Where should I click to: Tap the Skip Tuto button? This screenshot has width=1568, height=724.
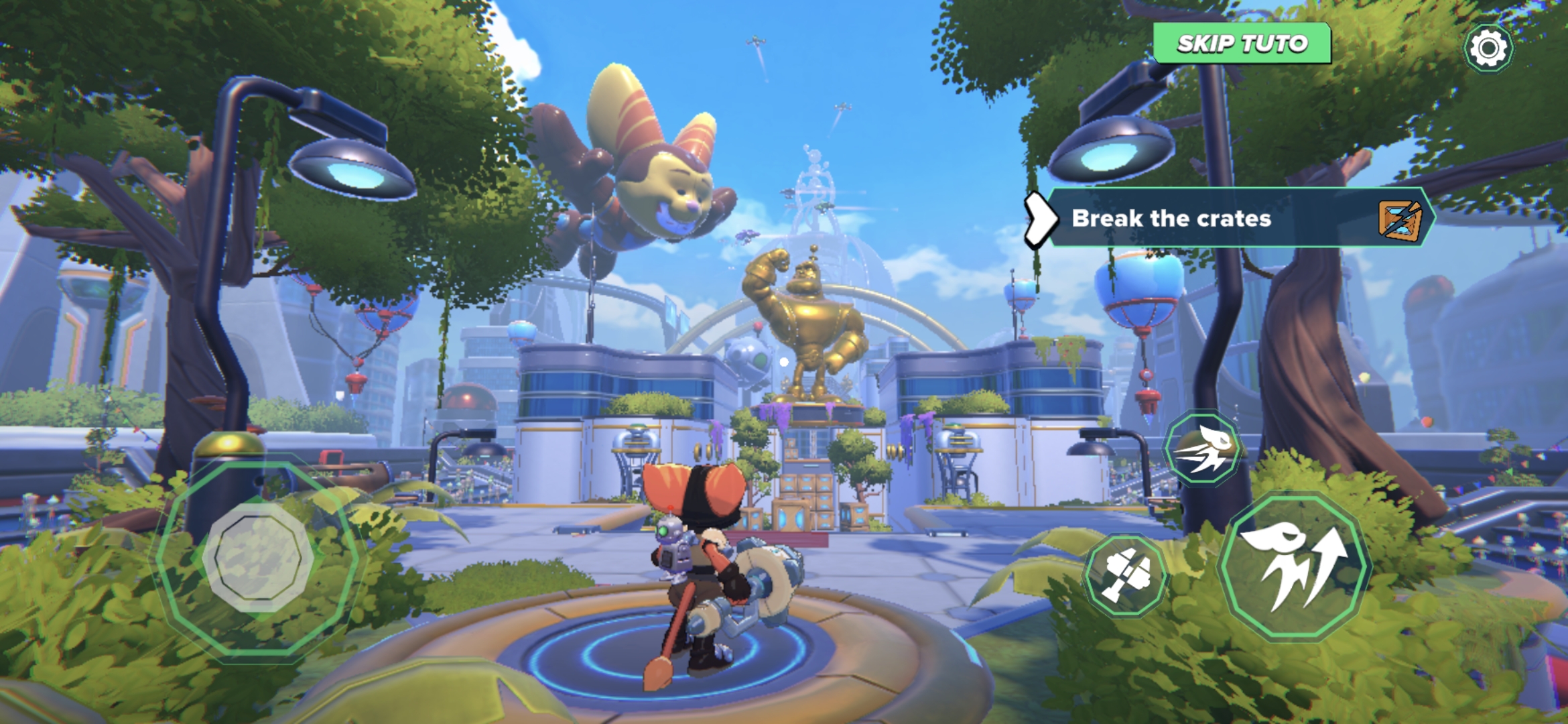click(1242, 44)
